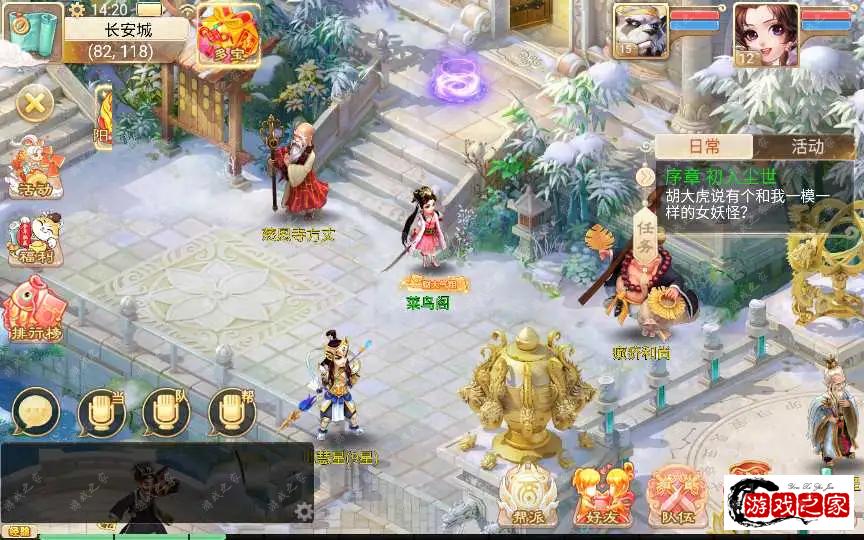Viewport: 864px width, 540px height.
Task: Open chat box settings gear
Action: pyautogui.click(x=305, y=511)
